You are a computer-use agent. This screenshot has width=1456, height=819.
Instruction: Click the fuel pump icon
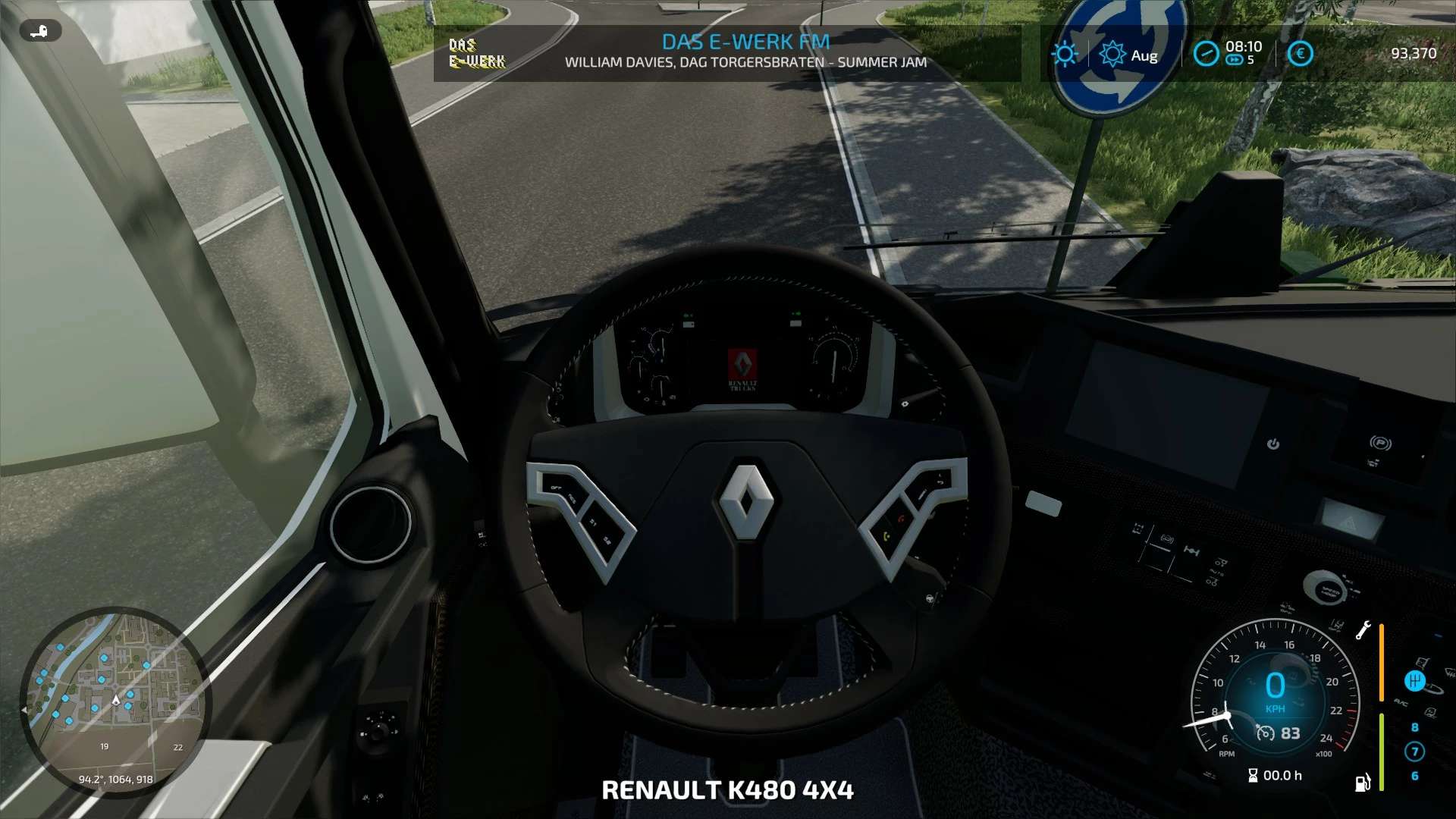coord(1362,783)
